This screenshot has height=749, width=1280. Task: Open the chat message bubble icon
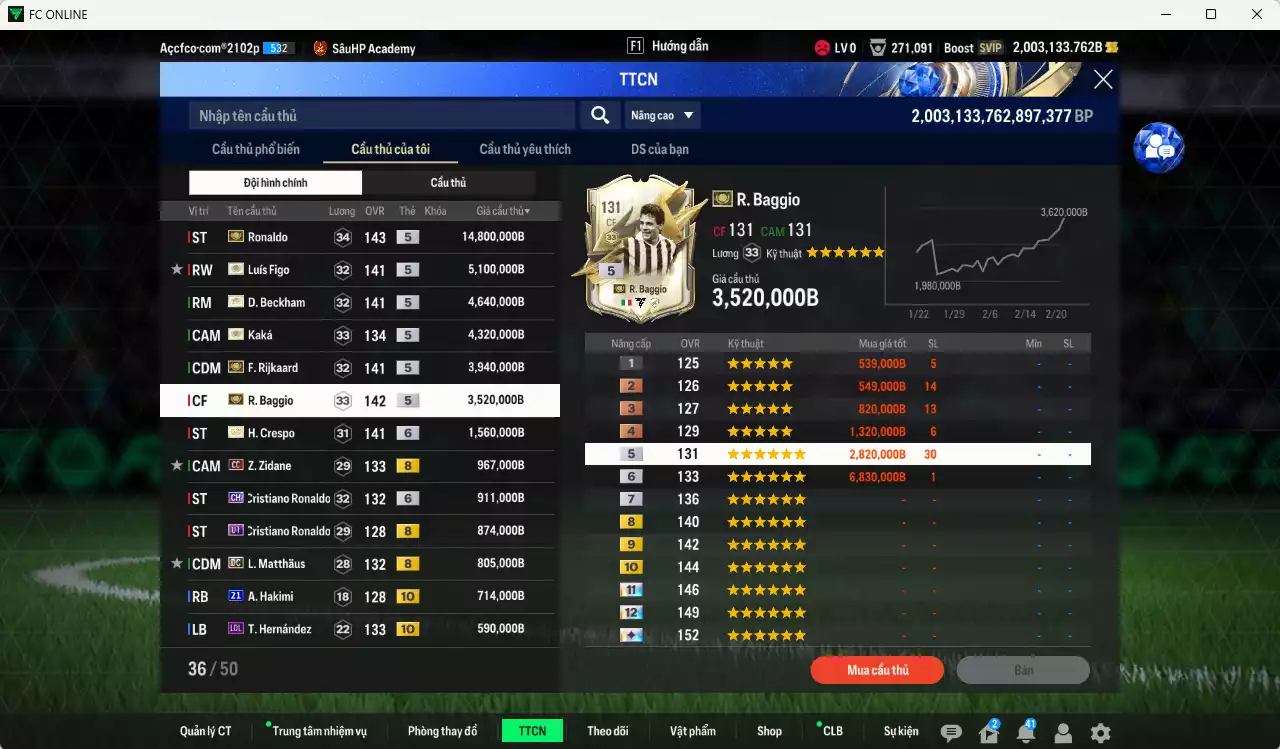pos(951,732)
